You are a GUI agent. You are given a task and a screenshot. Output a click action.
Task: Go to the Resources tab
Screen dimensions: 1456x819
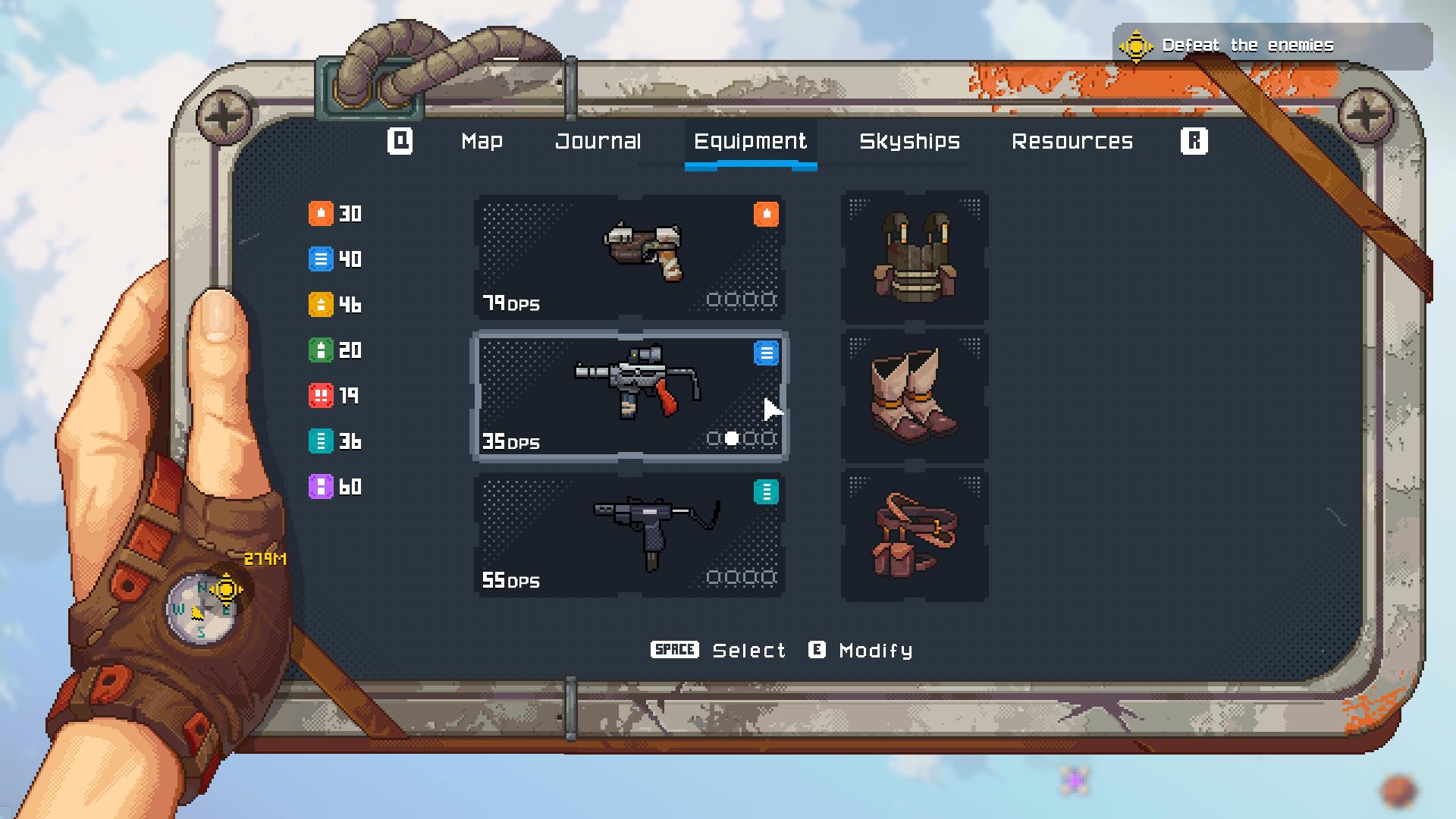pos(1072,142)
